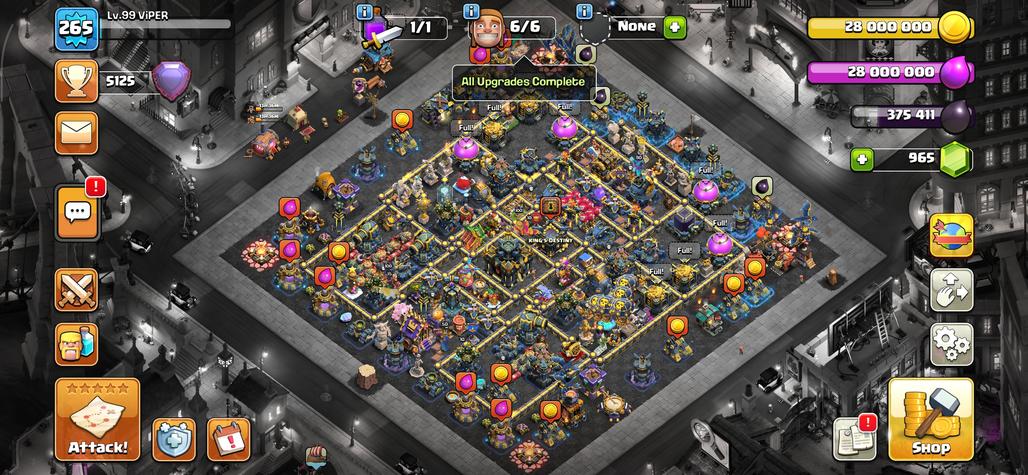Add a shield with the None plus button
This screenshot has width=1028, height=475.
coord(676,27)
